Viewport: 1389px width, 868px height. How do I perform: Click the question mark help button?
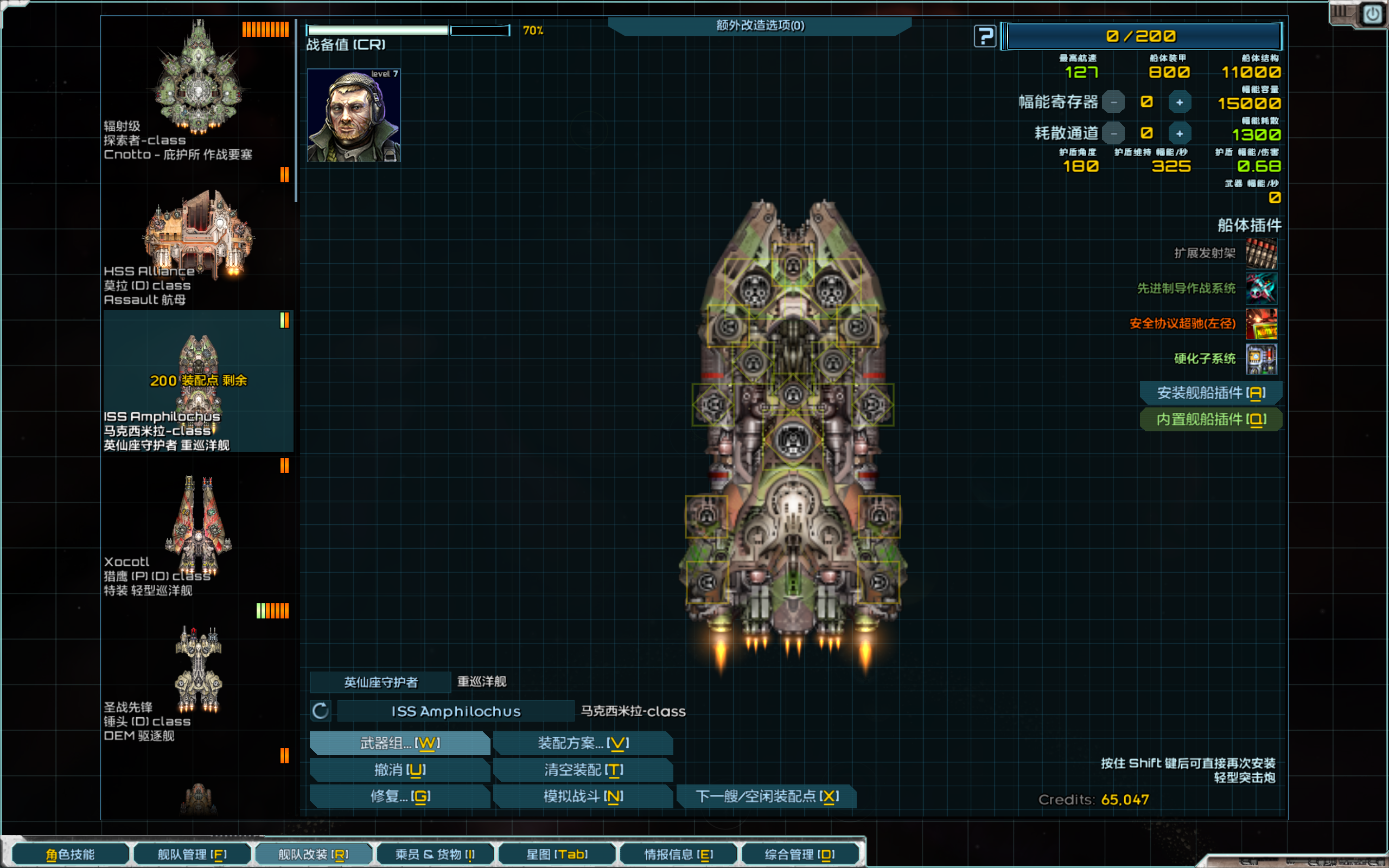985,37
